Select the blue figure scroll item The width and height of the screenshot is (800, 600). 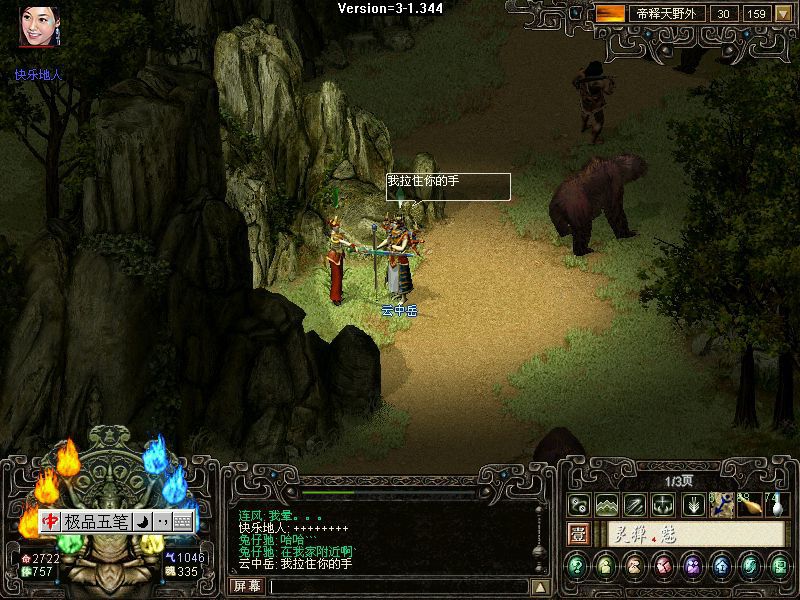(722, 505)
